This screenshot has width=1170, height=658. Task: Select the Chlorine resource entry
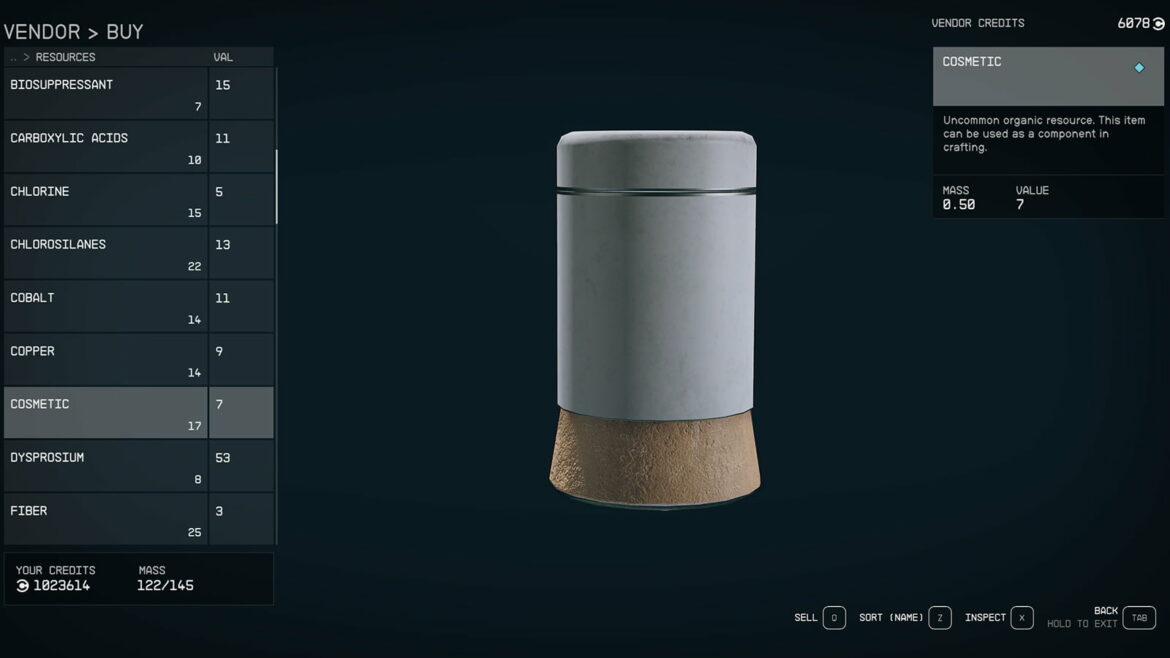tap(105, 200)
